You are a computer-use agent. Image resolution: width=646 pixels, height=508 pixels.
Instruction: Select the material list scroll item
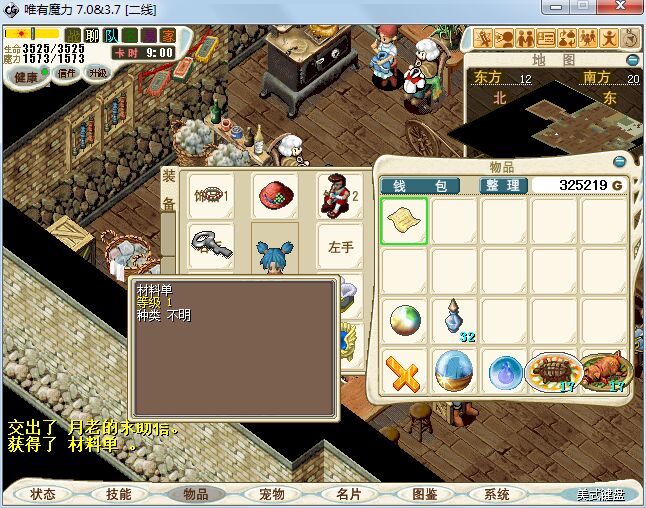tap(404, 221)
